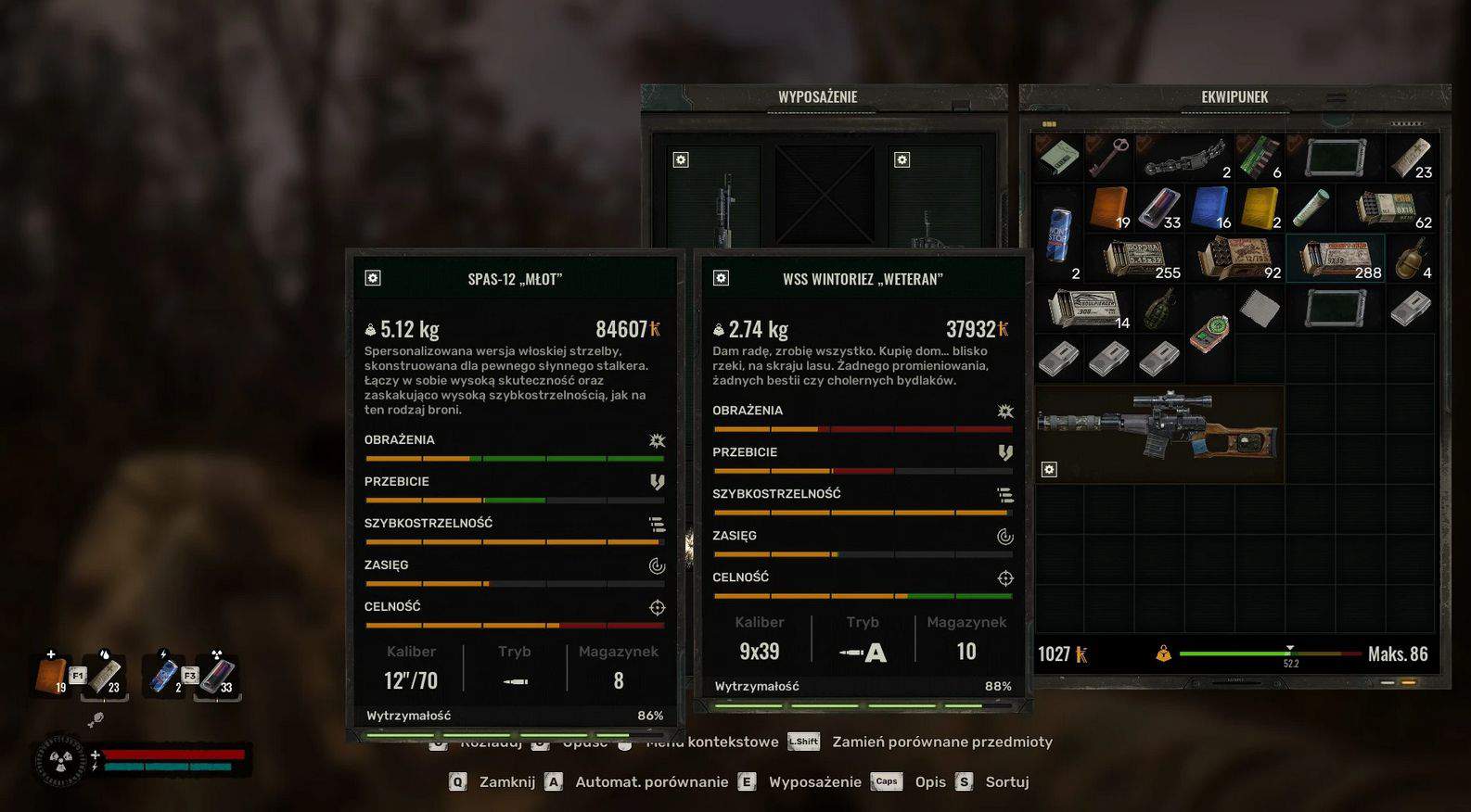Select the 5.45x39 ammo box stack of 255
The width and height of the screenshot is (1471, 812).
pos(1136,259)
